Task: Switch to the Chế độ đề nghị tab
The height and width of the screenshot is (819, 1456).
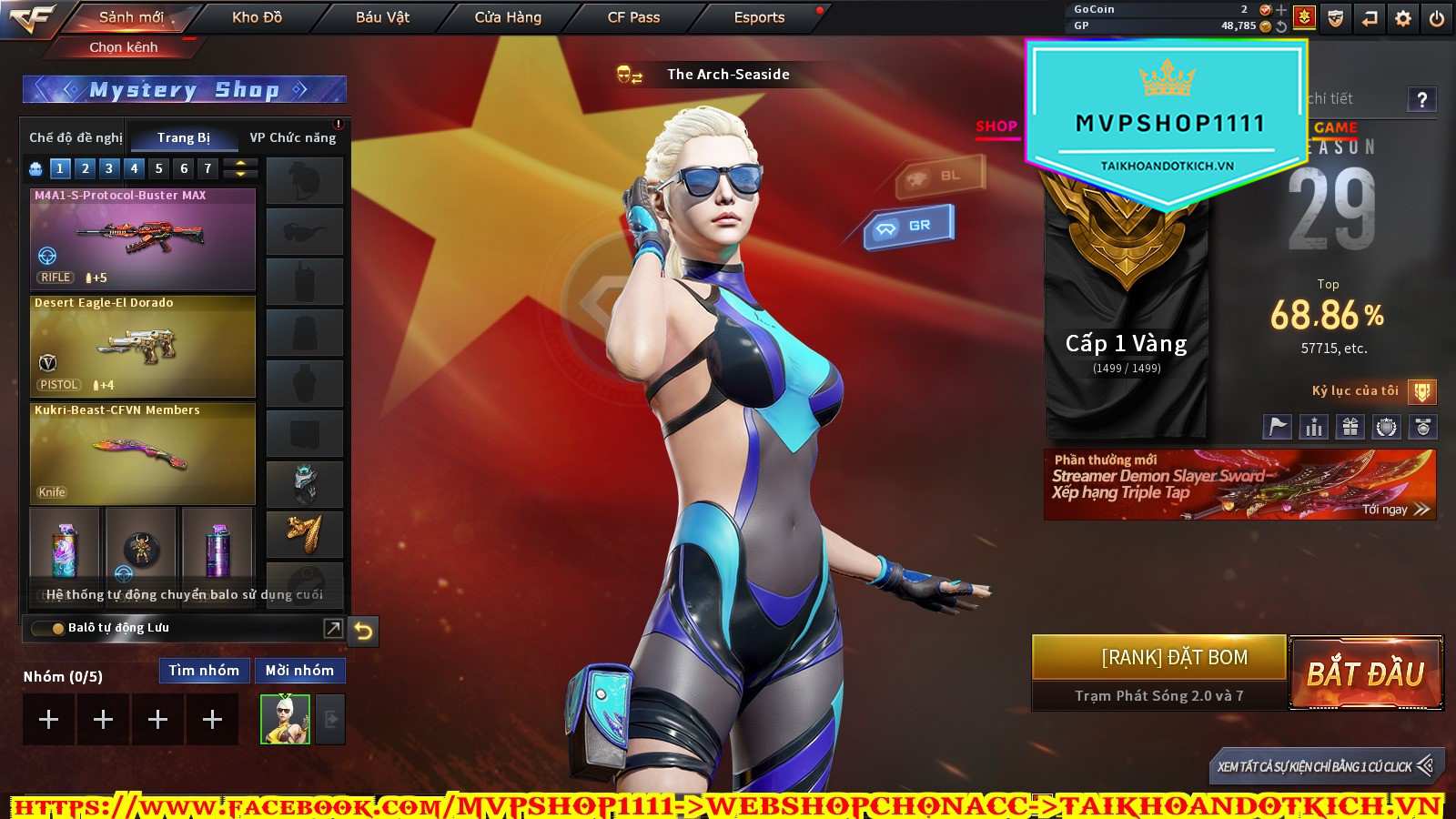Action: pyautogui.click(x=76, y=137)
